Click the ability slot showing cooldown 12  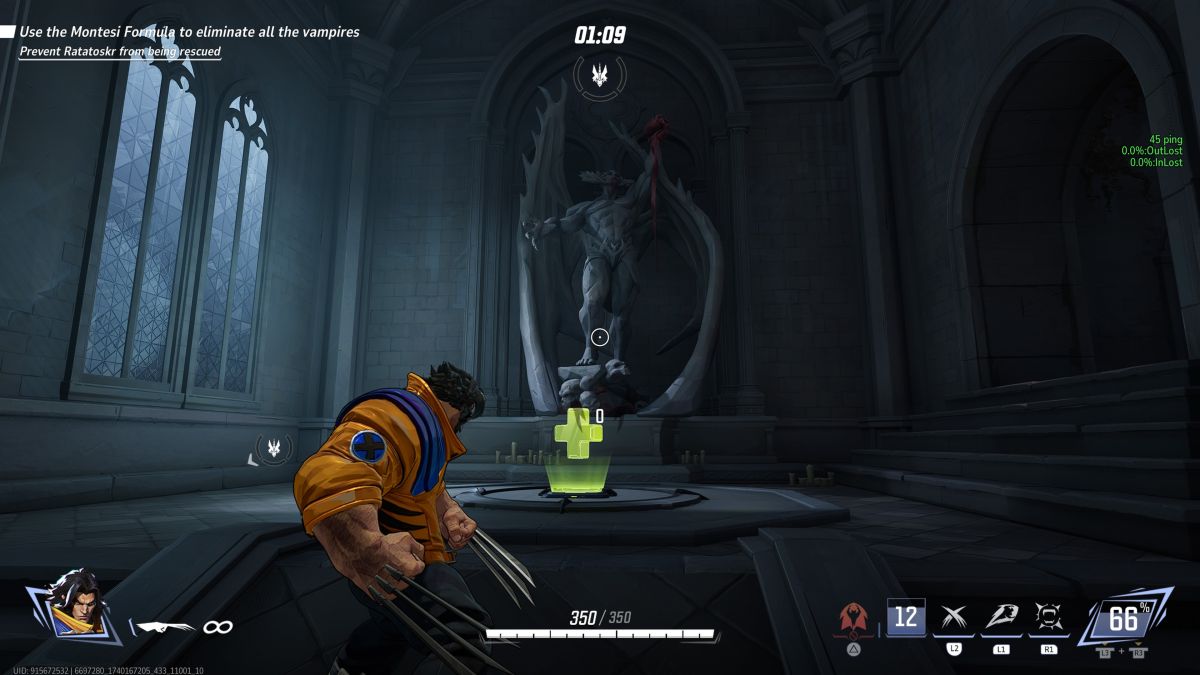(x=906, y=617)
